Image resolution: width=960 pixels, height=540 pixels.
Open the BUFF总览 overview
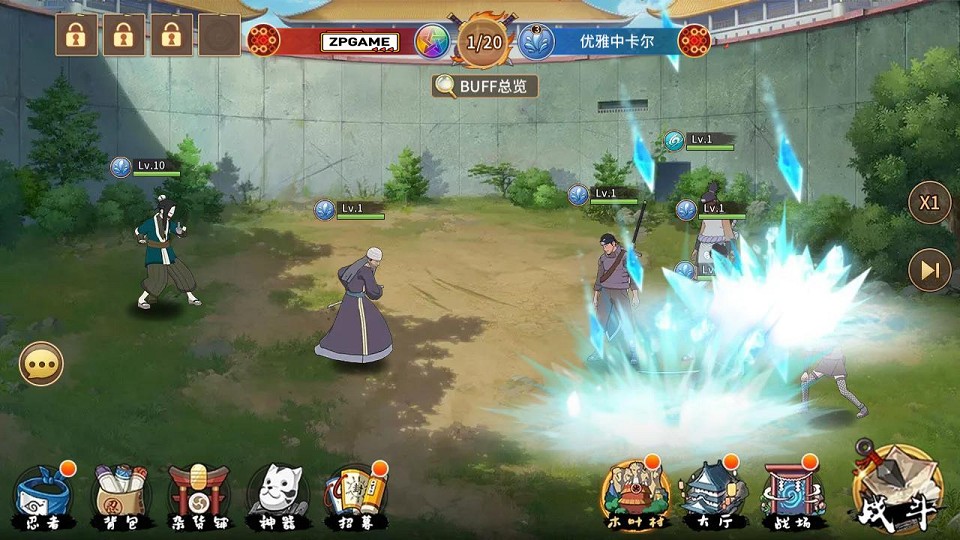coord(485,86)
